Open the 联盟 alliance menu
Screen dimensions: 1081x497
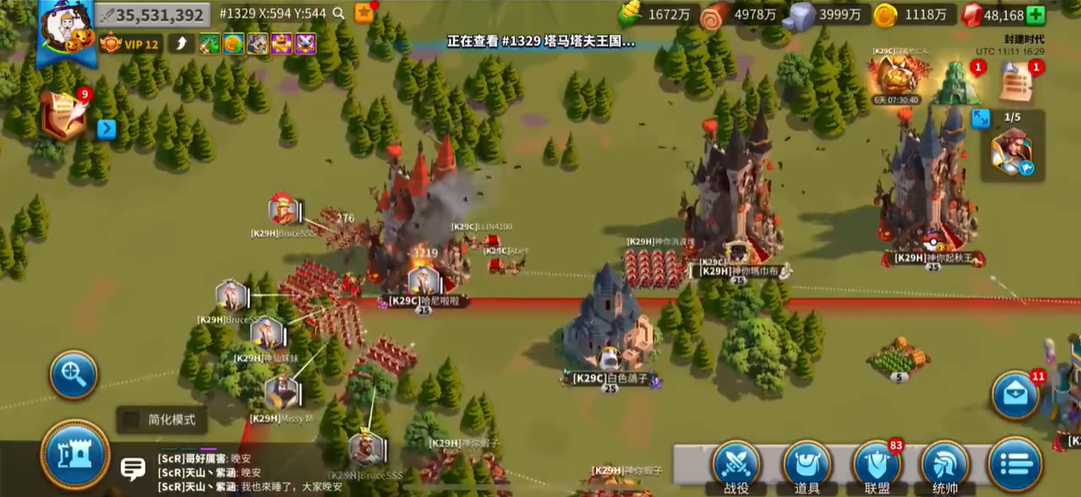[877, 465]
